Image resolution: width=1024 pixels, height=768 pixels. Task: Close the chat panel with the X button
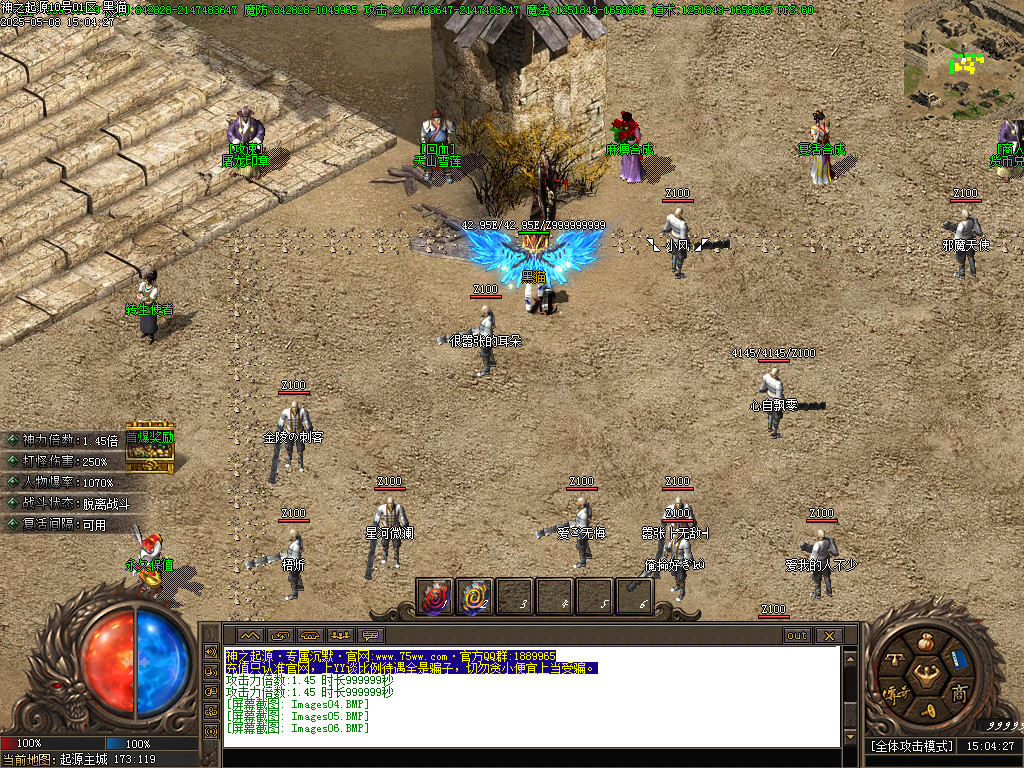[829, 635]
